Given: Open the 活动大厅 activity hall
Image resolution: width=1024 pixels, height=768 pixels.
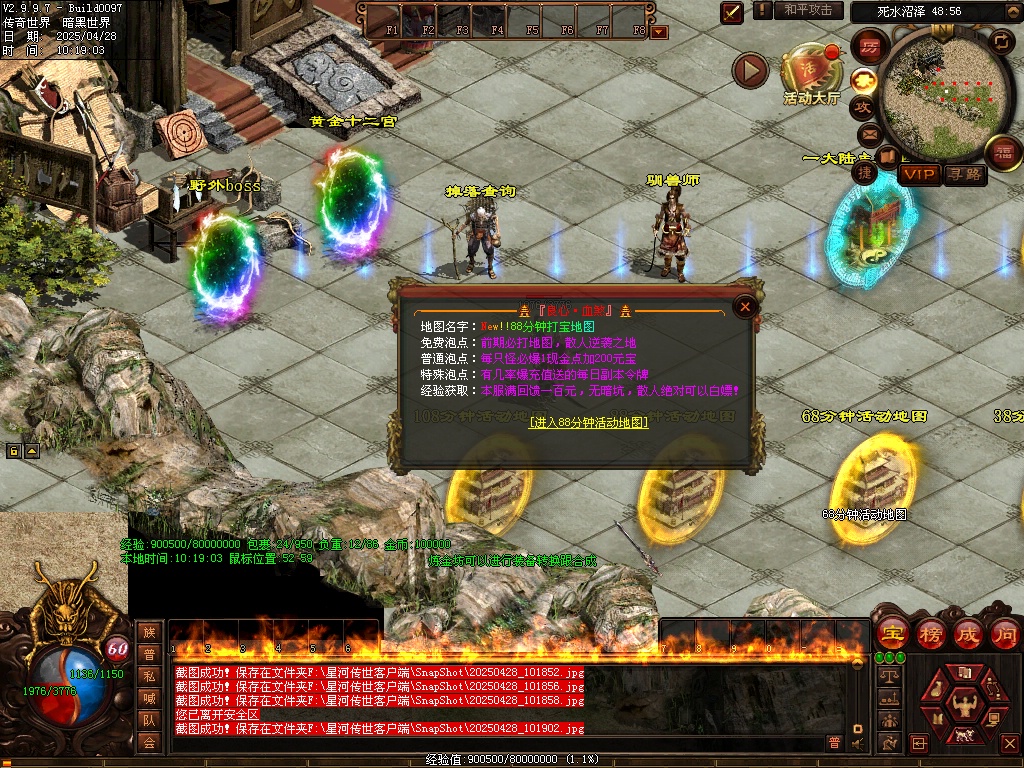Looking at the screenshot, I should tap(812, 73).
